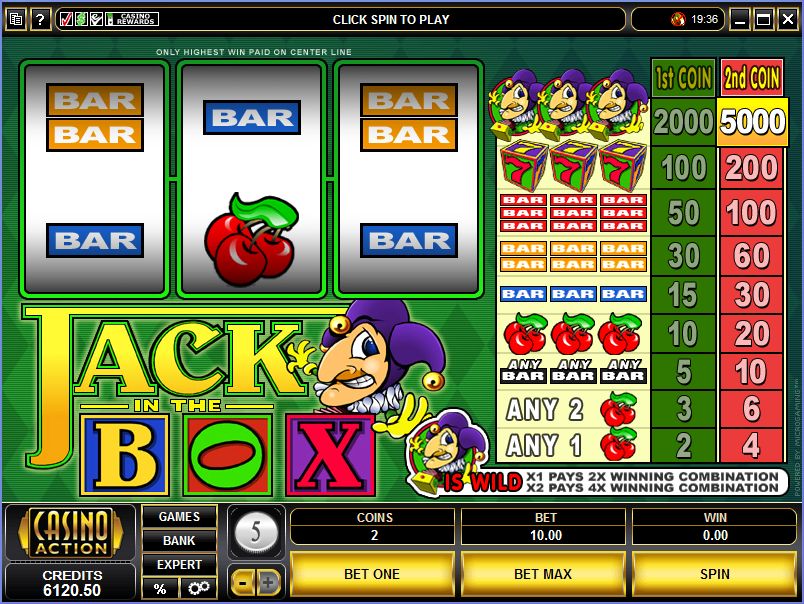Decrease coin size with the minus button
Screen dimensions: 804x604
243,581
